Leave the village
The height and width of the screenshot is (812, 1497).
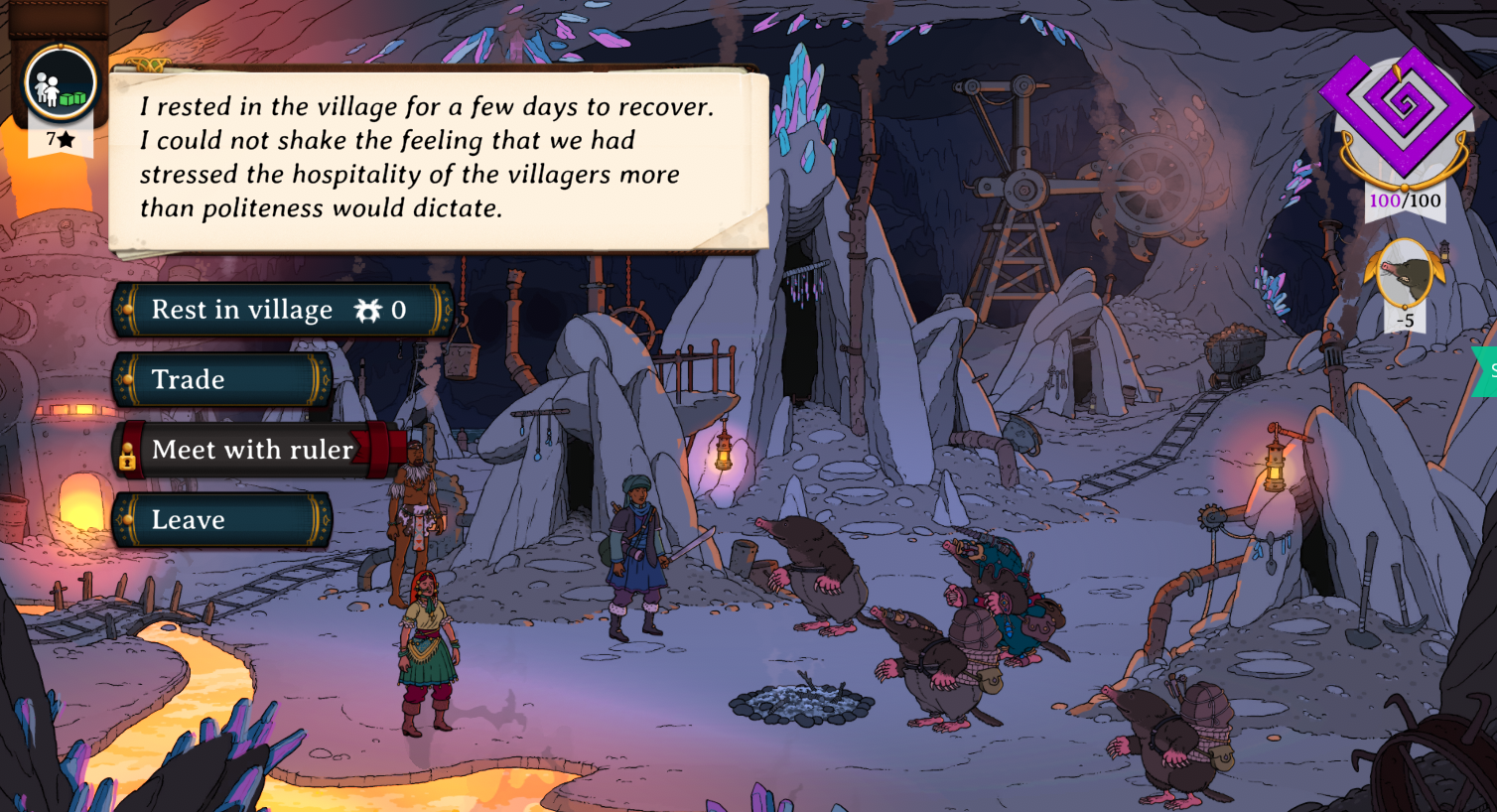(221, 520)
